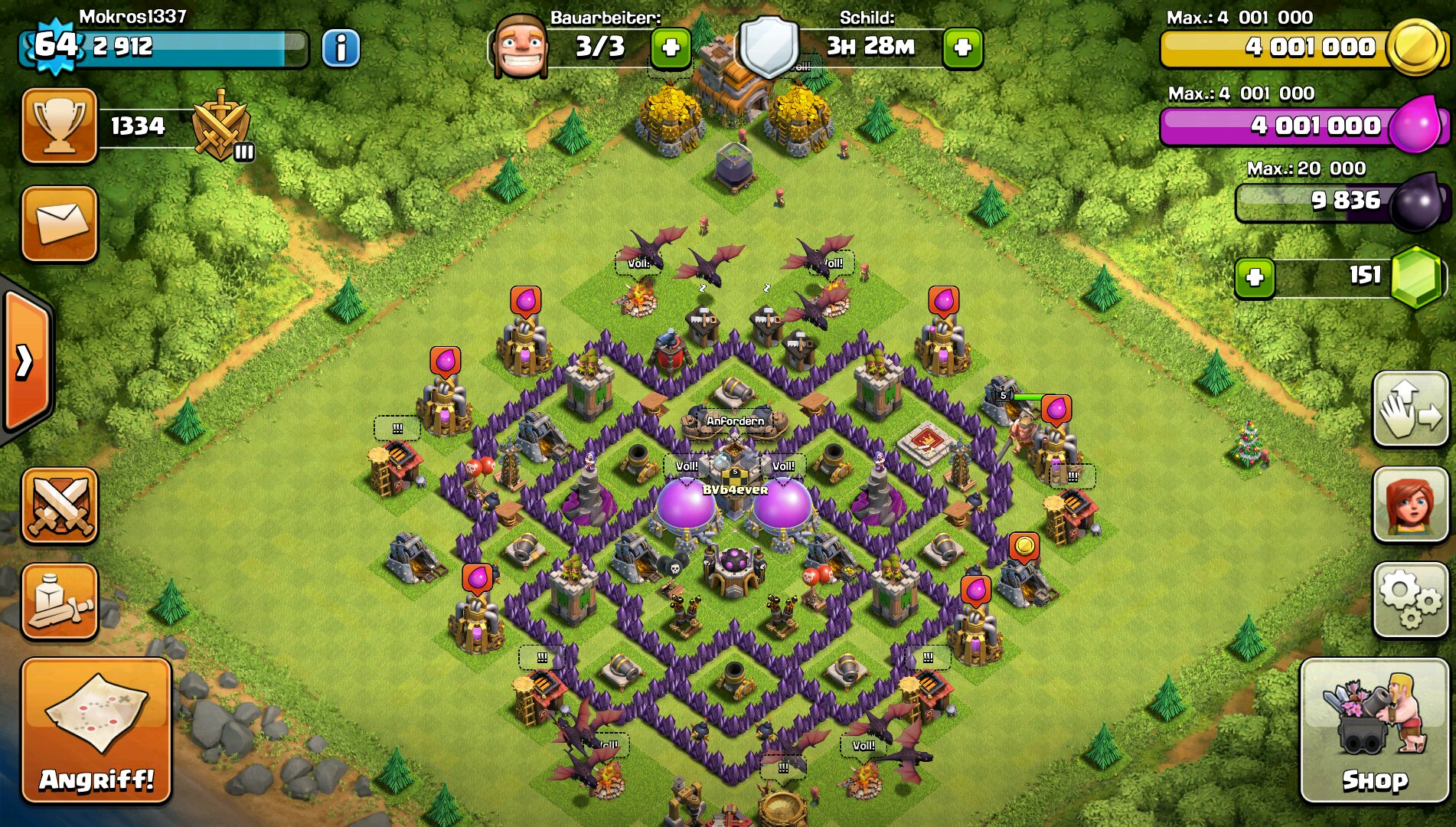Image resolution: width=1456 pixels, height=827 pixels.
Task: Activate the layout edit hand button
Action: click(1409, 409)
